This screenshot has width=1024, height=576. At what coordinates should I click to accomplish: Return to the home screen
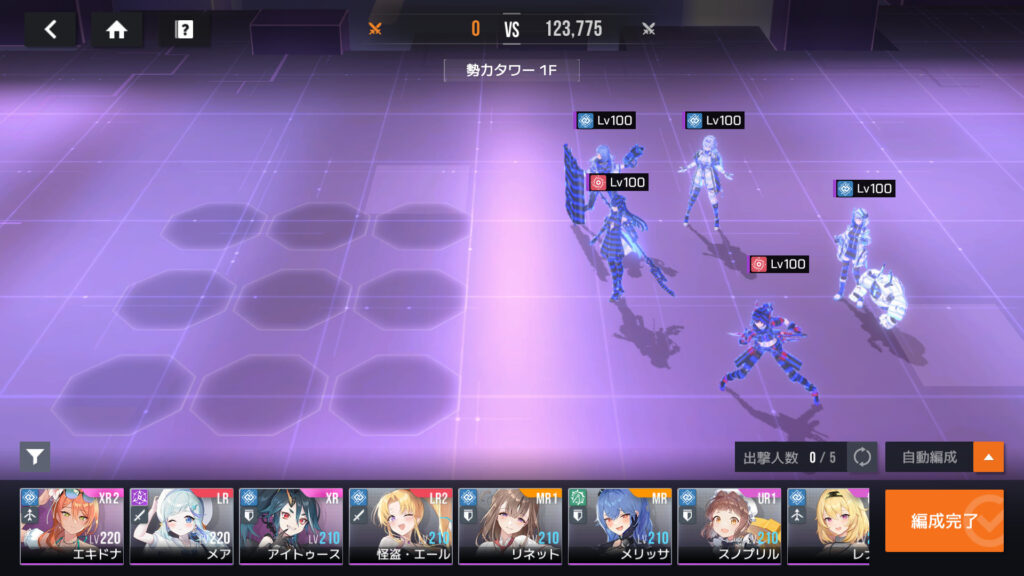coord(117,29)
